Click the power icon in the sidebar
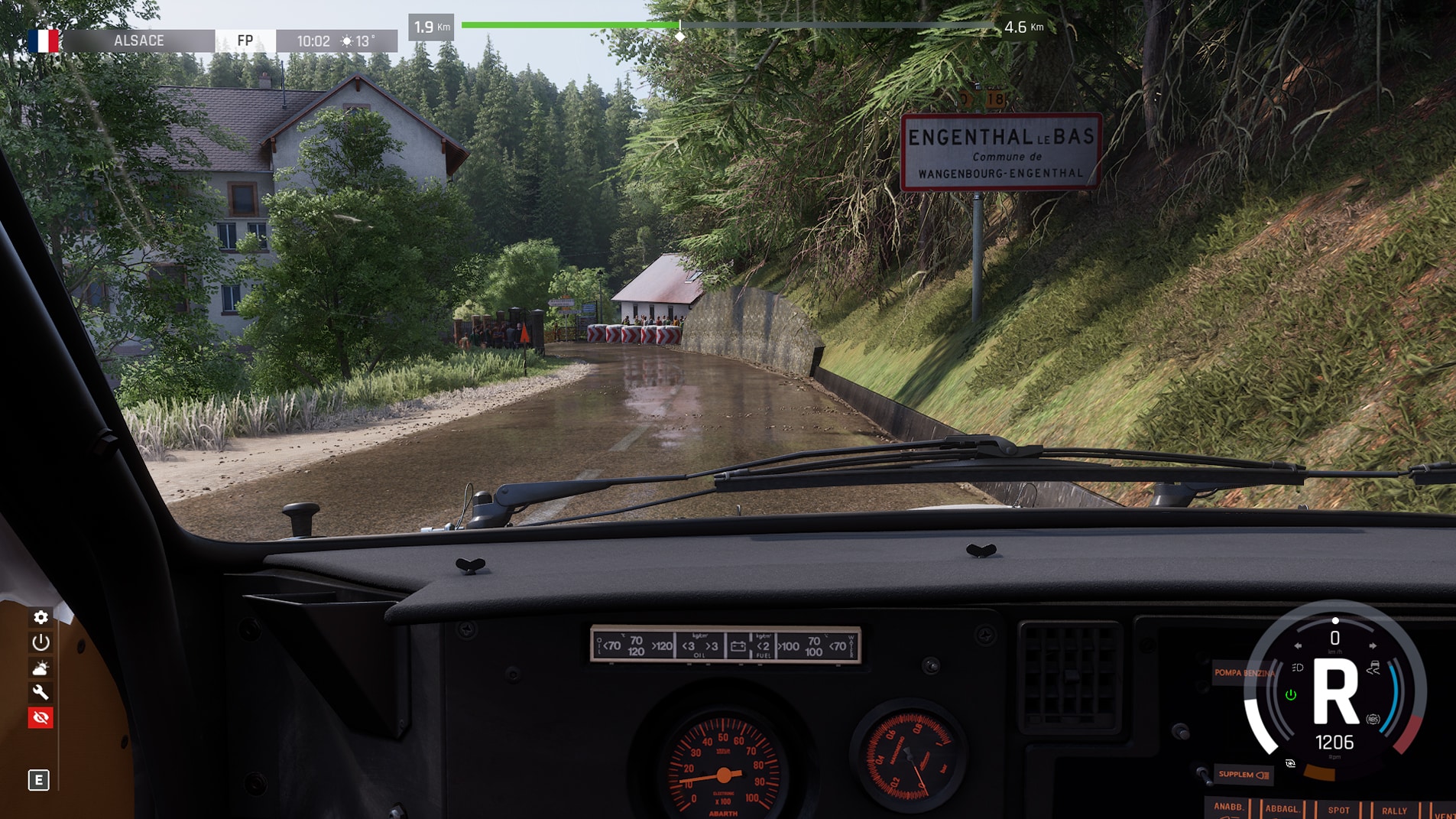Image resolution: width=1456 pixels, height=819 pixels. [41, 642]
